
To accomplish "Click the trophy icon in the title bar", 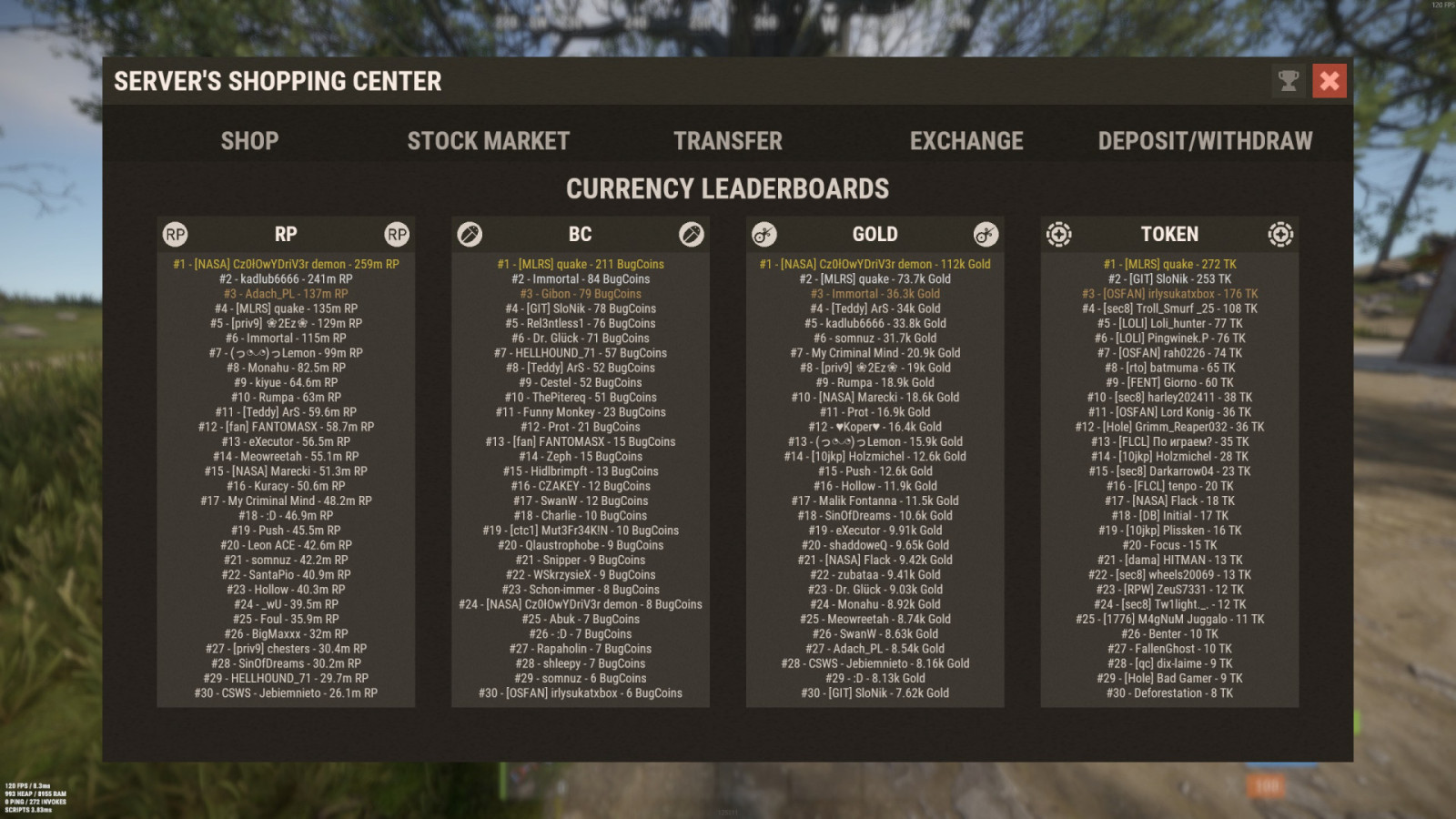I will click(1287, 81).
